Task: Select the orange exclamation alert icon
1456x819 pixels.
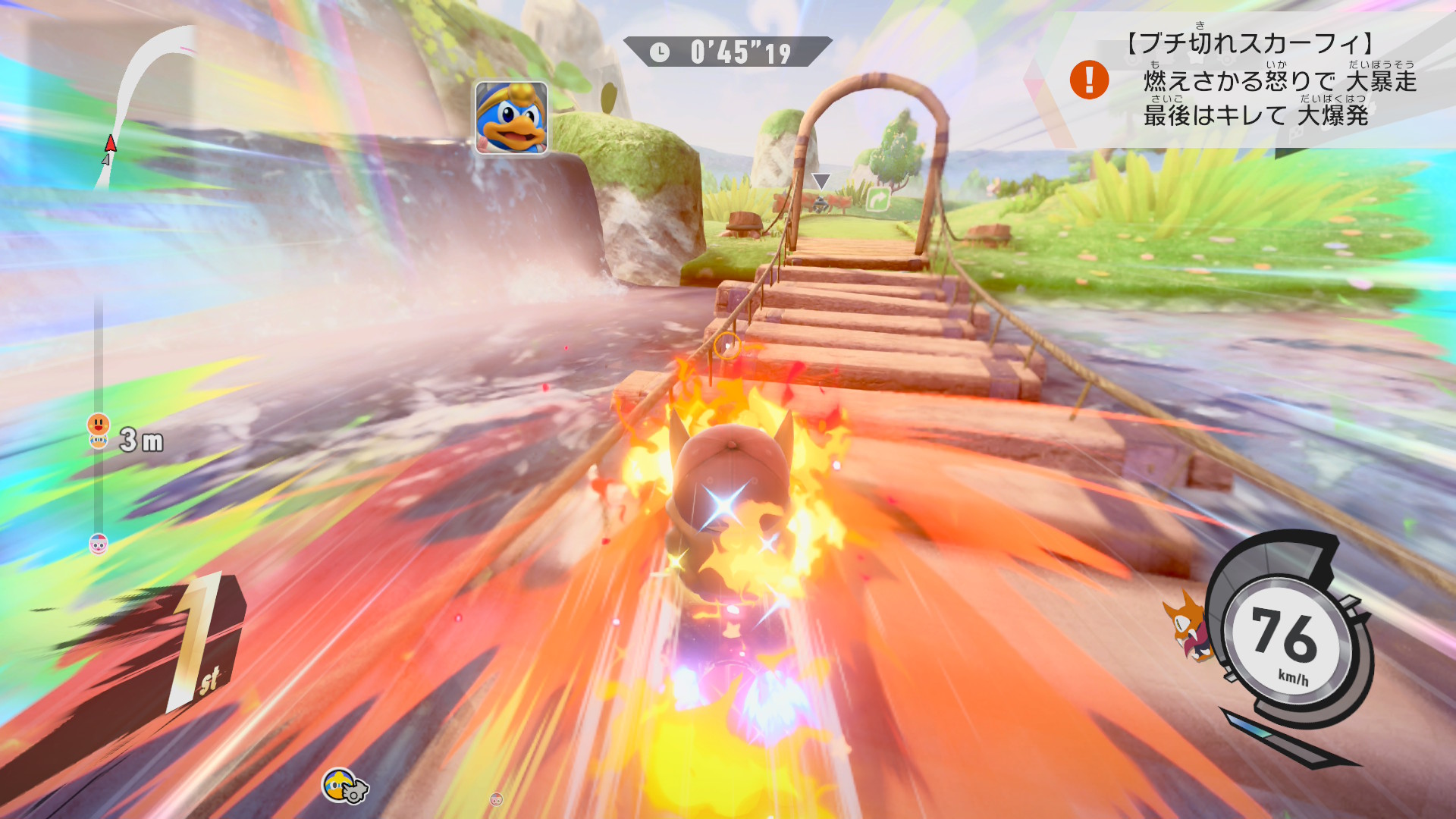Action: (x=1089, y=80)
